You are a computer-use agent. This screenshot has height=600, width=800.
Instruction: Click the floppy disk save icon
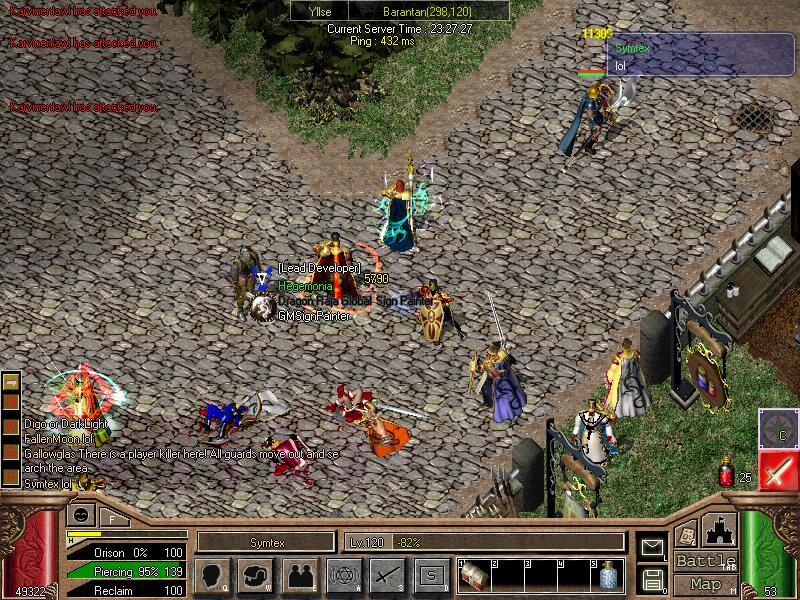coord(651,577)
